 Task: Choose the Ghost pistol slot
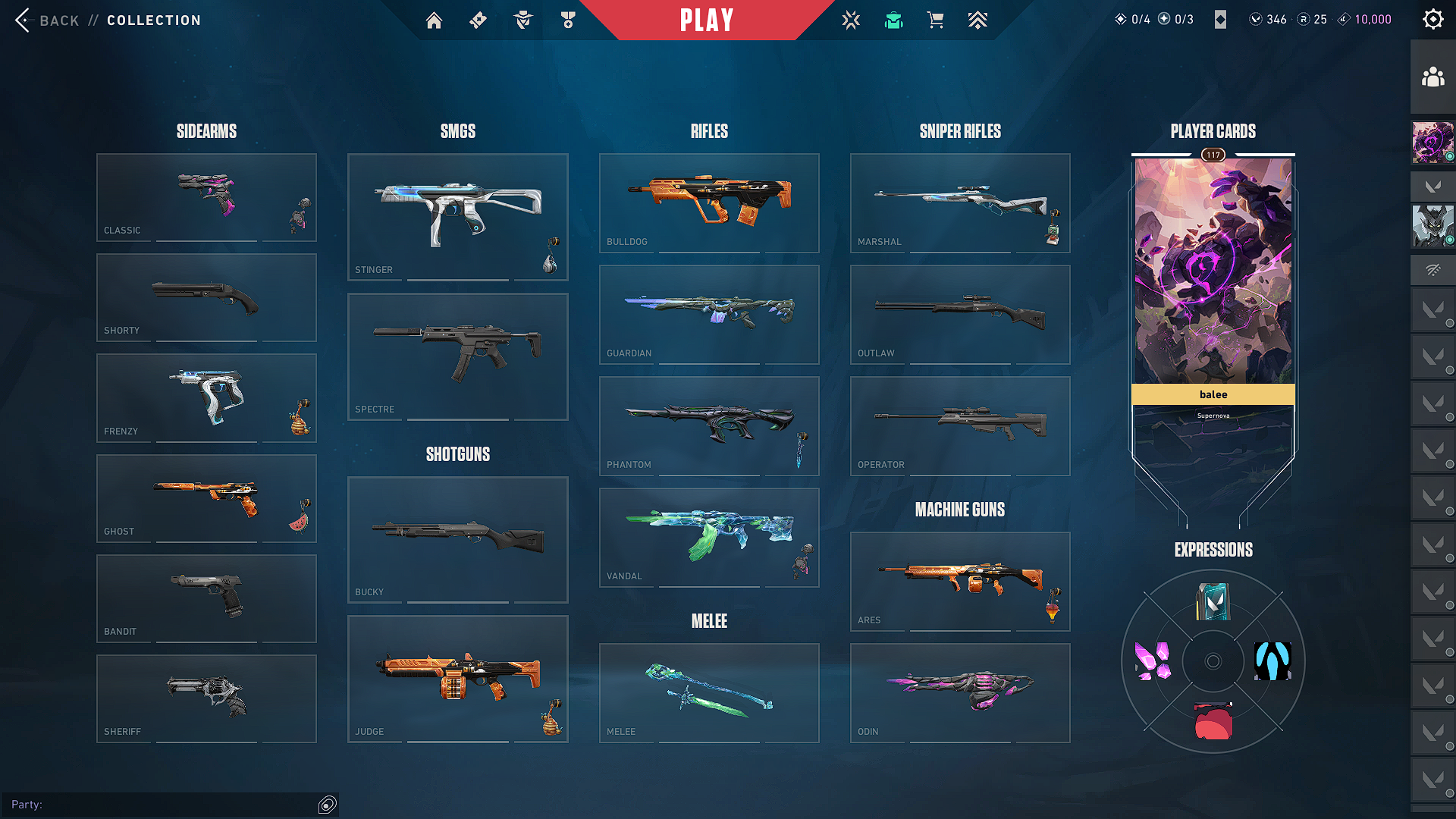(206, 498)
